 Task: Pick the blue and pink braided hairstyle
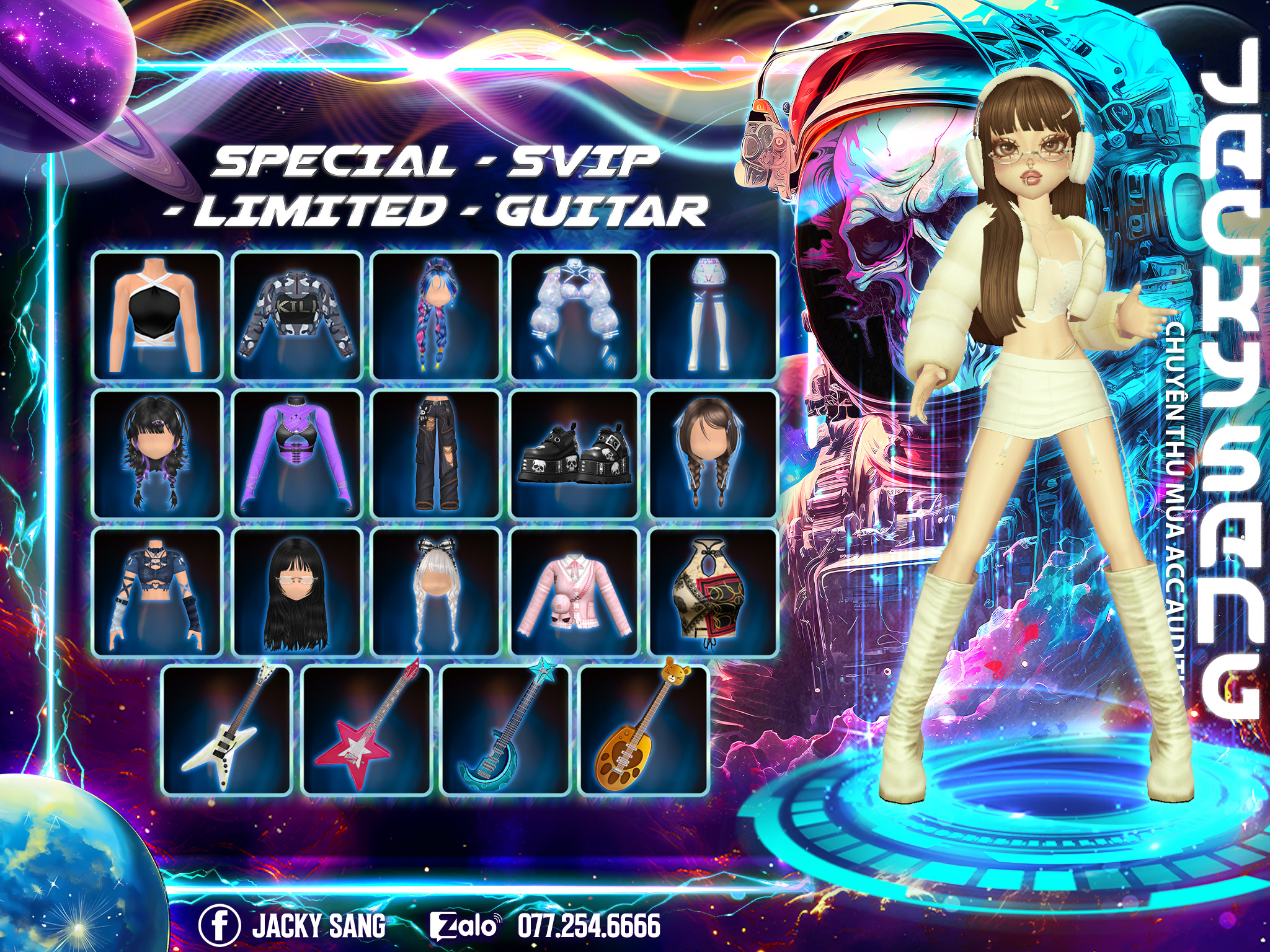[436, 315]
